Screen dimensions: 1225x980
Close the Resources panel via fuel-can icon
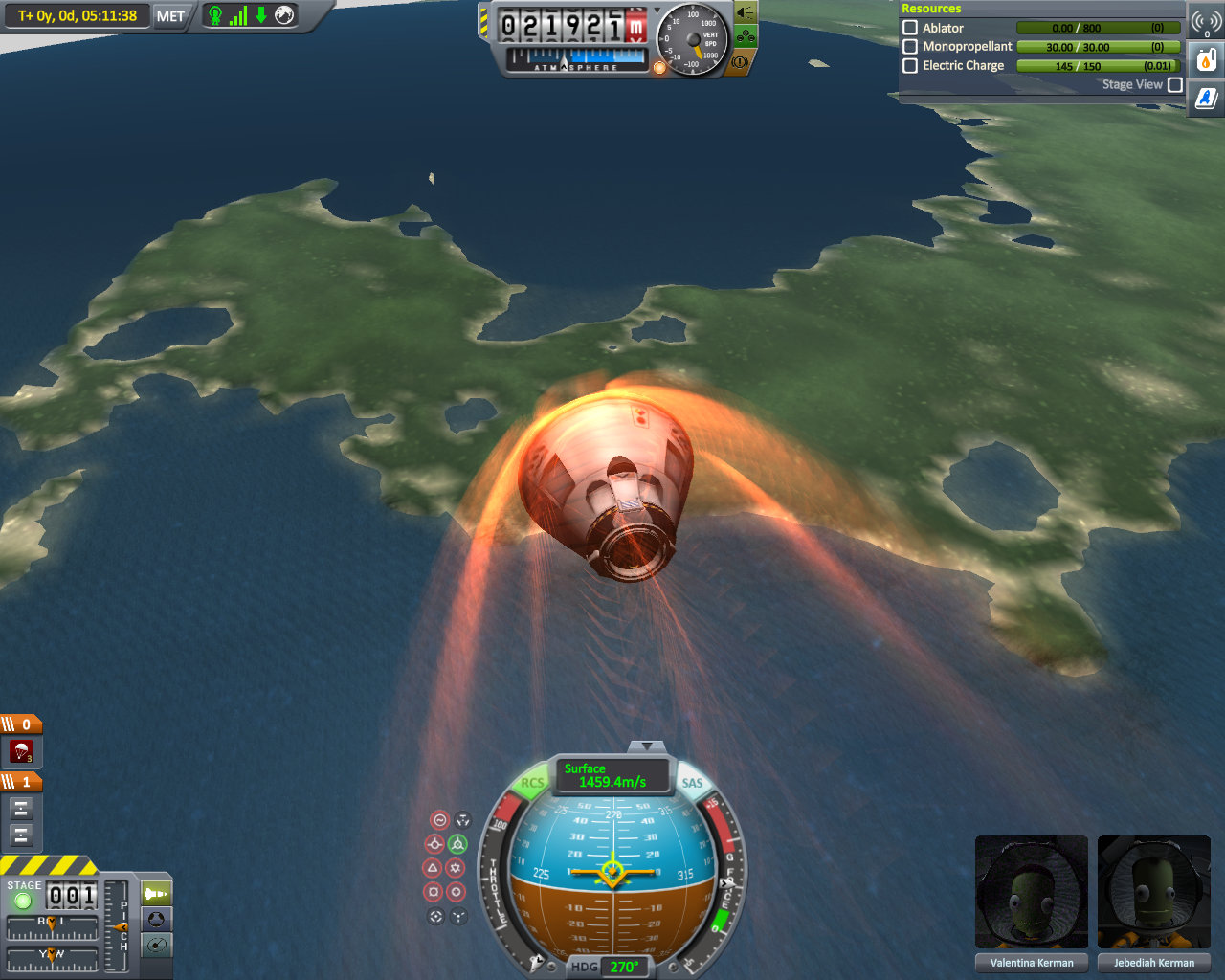tap(1207, 60)
